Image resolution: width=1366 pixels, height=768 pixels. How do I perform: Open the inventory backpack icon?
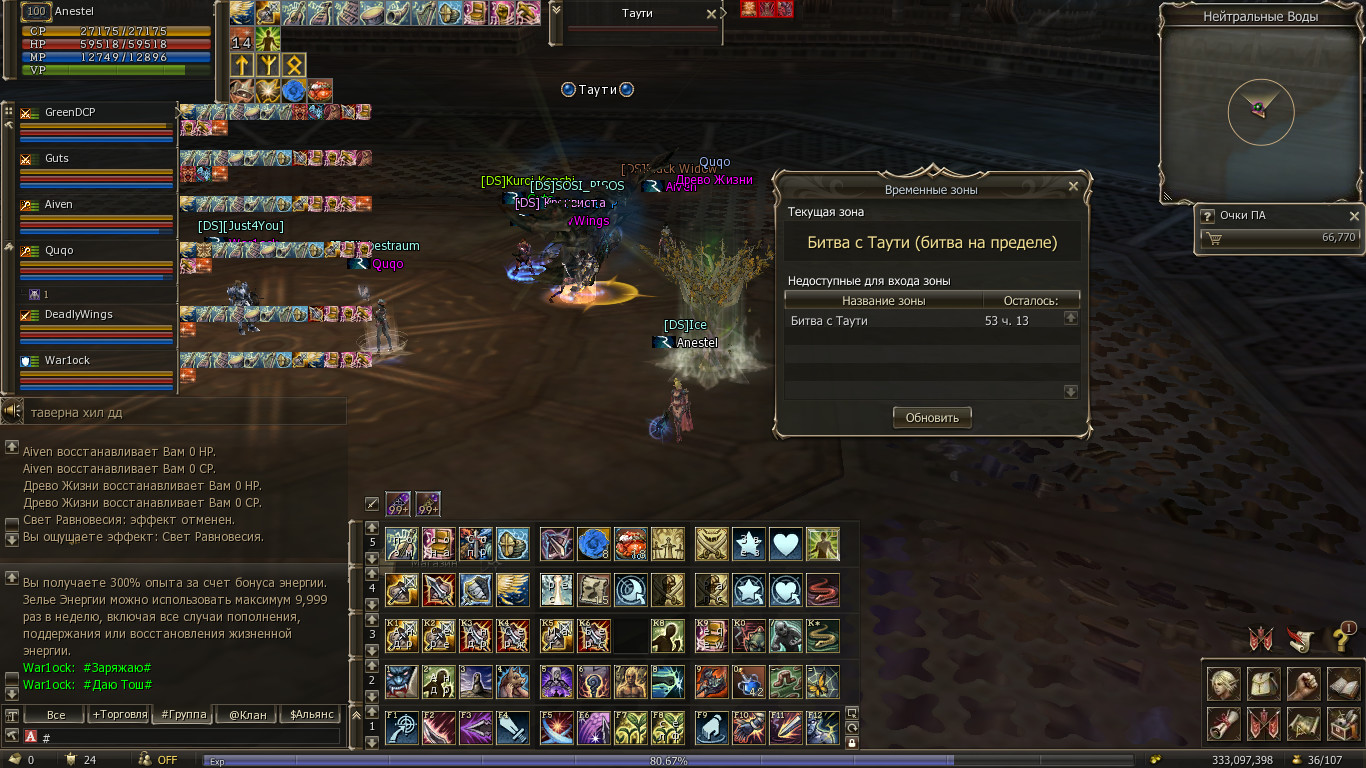coord(1263,684)
